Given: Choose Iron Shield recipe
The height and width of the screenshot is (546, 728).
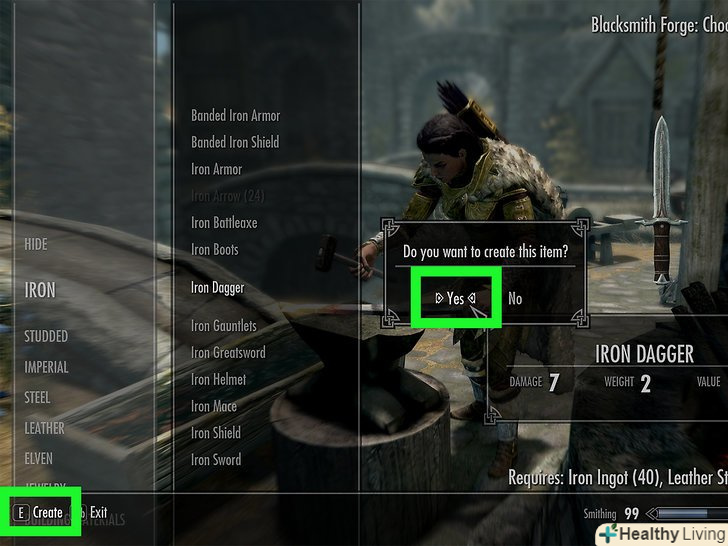Looking at the screenshot, I should 215,433.
